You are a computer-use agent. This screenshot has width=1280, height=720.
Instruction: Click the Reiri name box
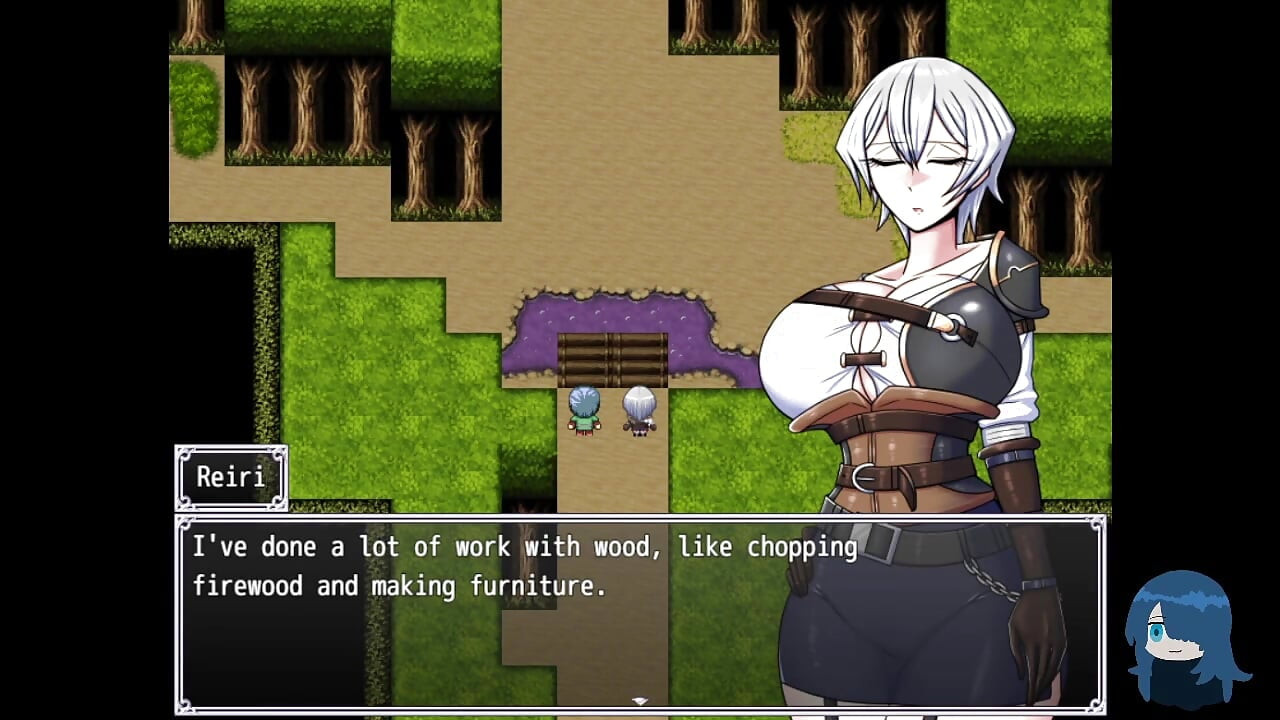tap(231, 477)
